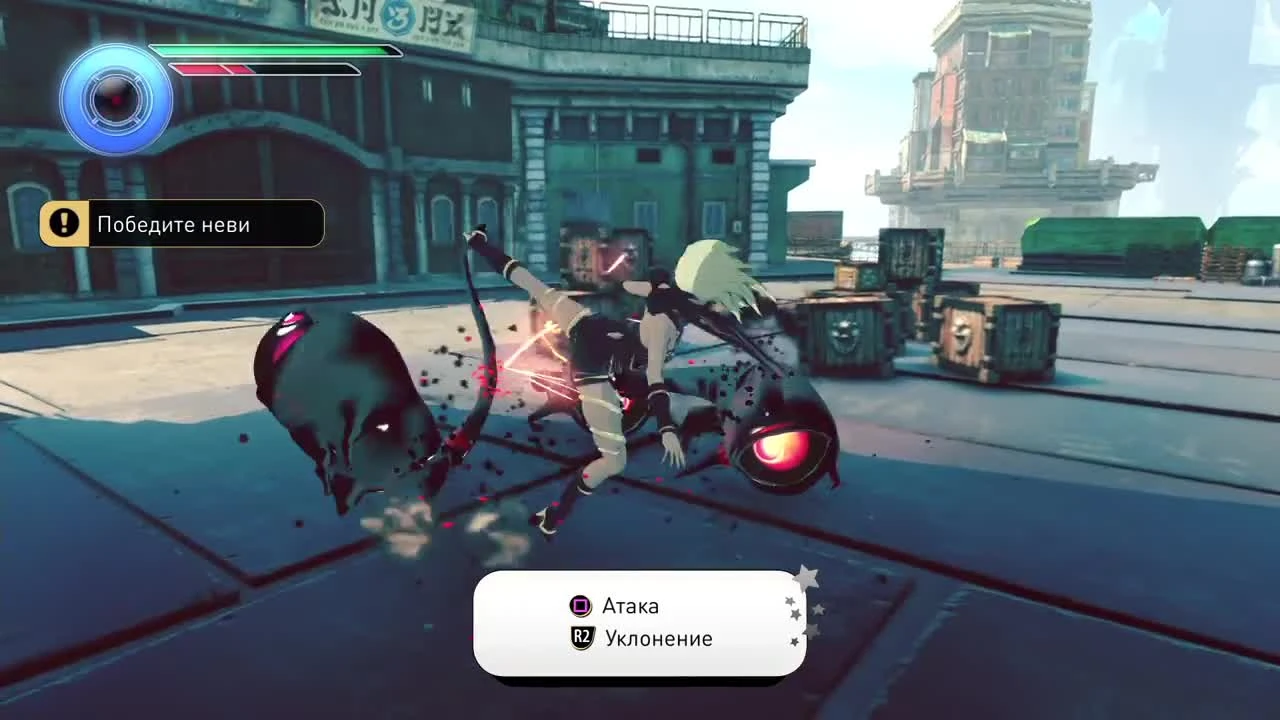The image size is (1280, 720).
Task: Click the Атака action prompt text
Action: 629,606
